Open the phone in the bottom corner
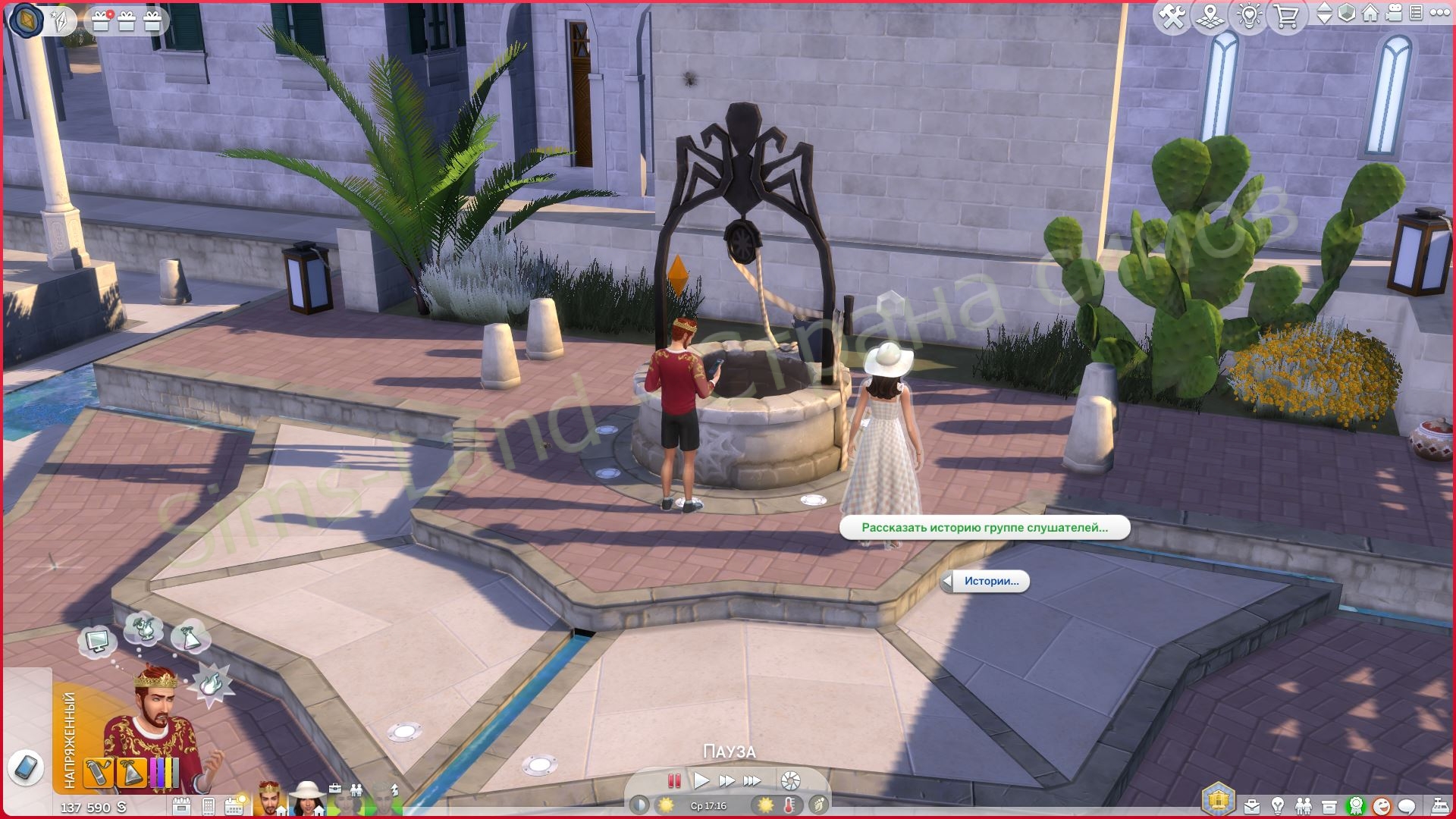Viewport: 1456px width, 819px height. pyautogui.click(x=25, y=767)
